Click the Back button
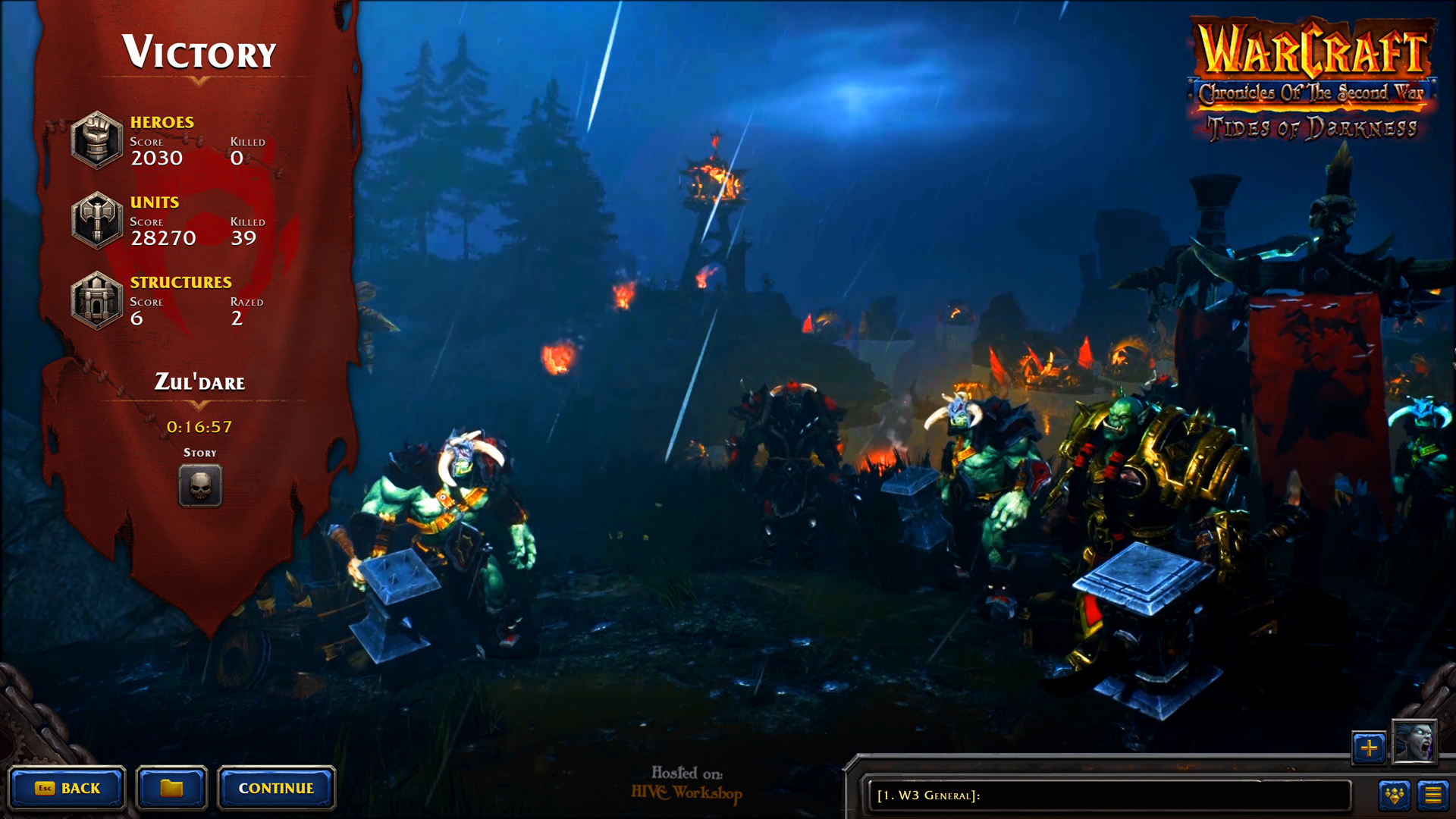1456x819 pixels. coord(67,789)
